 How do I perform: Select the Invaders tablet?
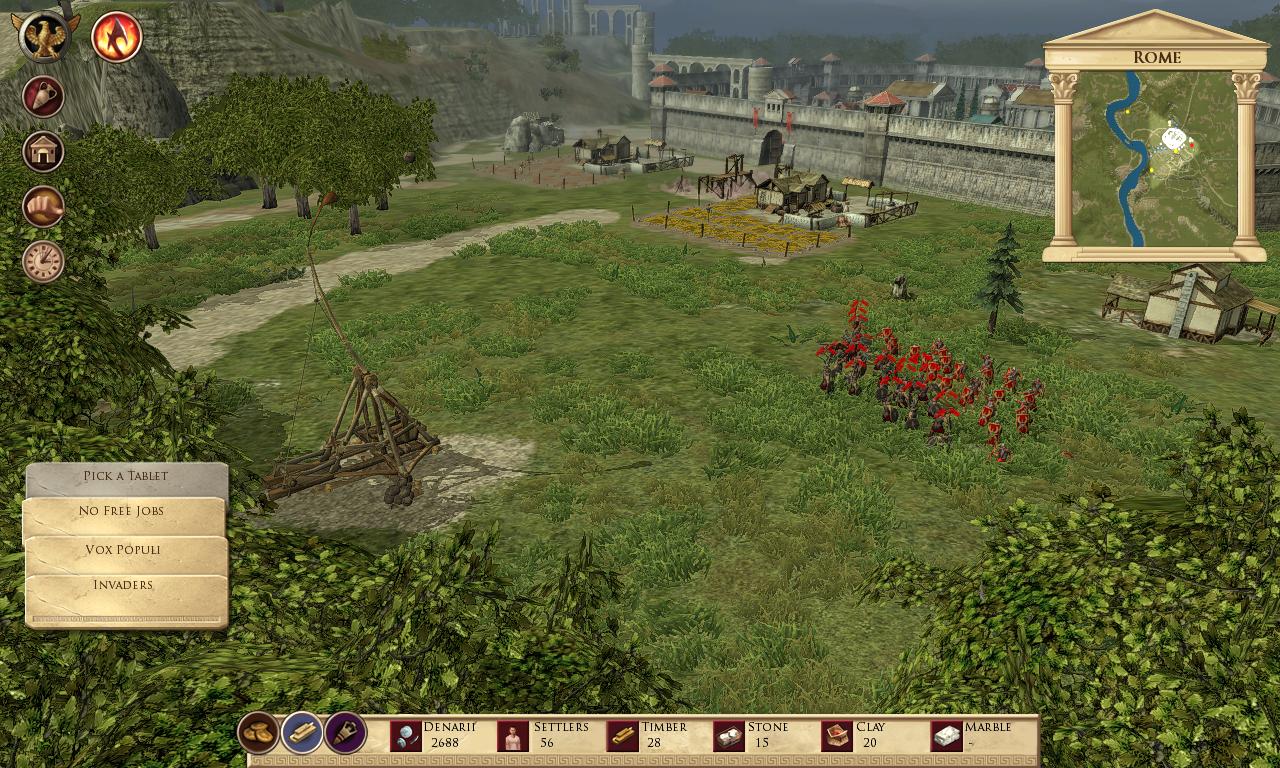[x=124, y=585]
